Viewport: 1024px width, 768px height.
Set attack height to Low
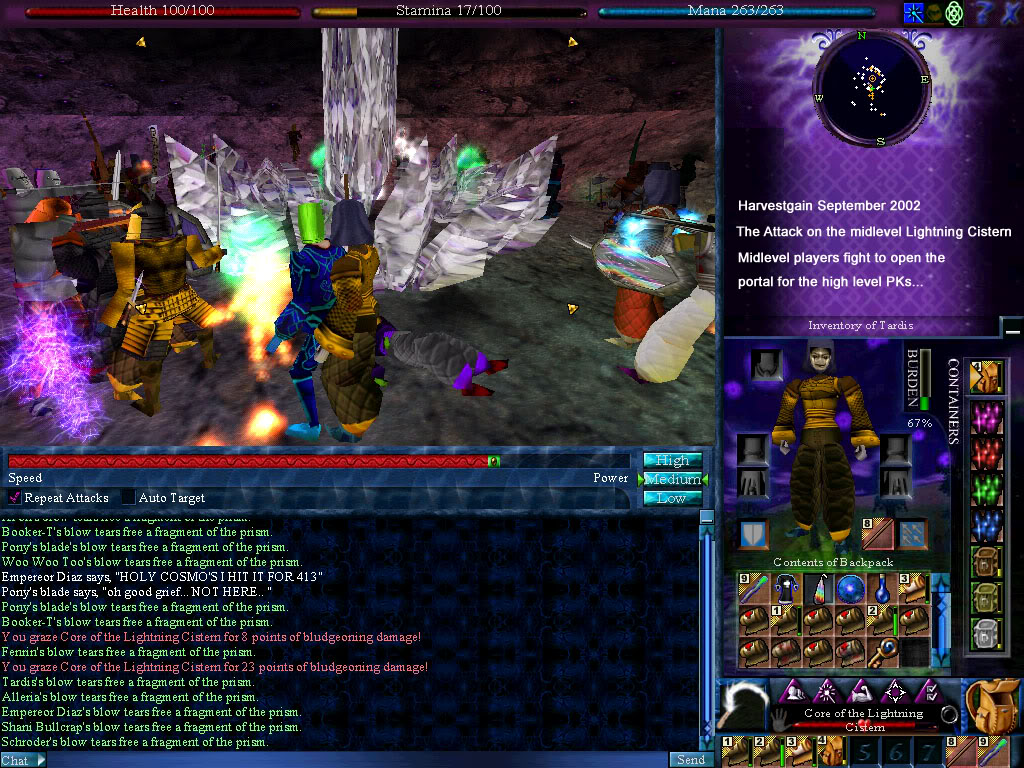(672, 498)
